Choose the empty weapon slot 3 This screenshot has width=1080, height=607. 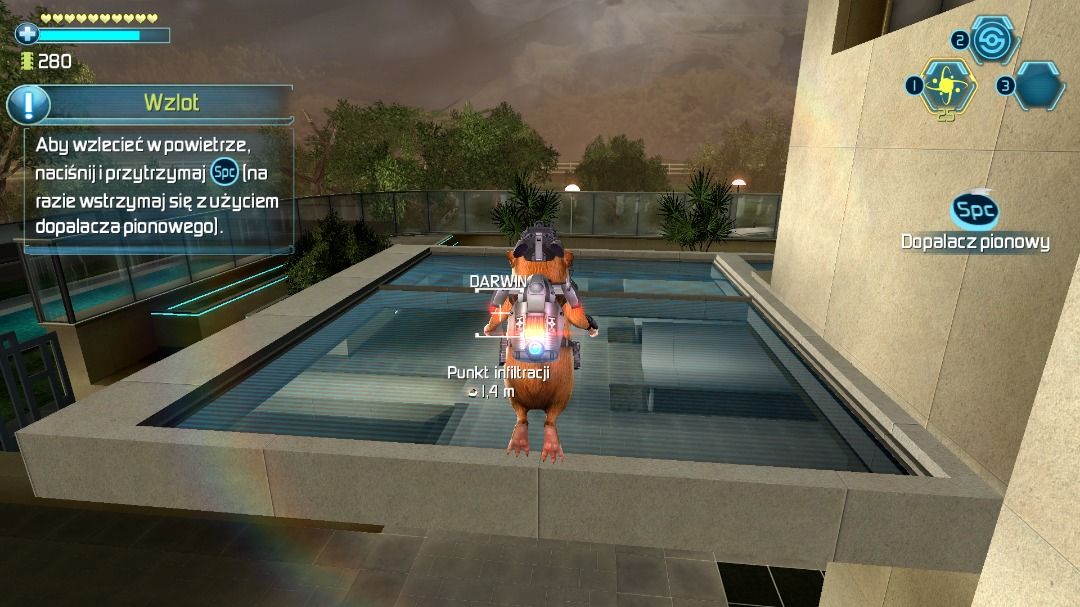click(1040, 85)
